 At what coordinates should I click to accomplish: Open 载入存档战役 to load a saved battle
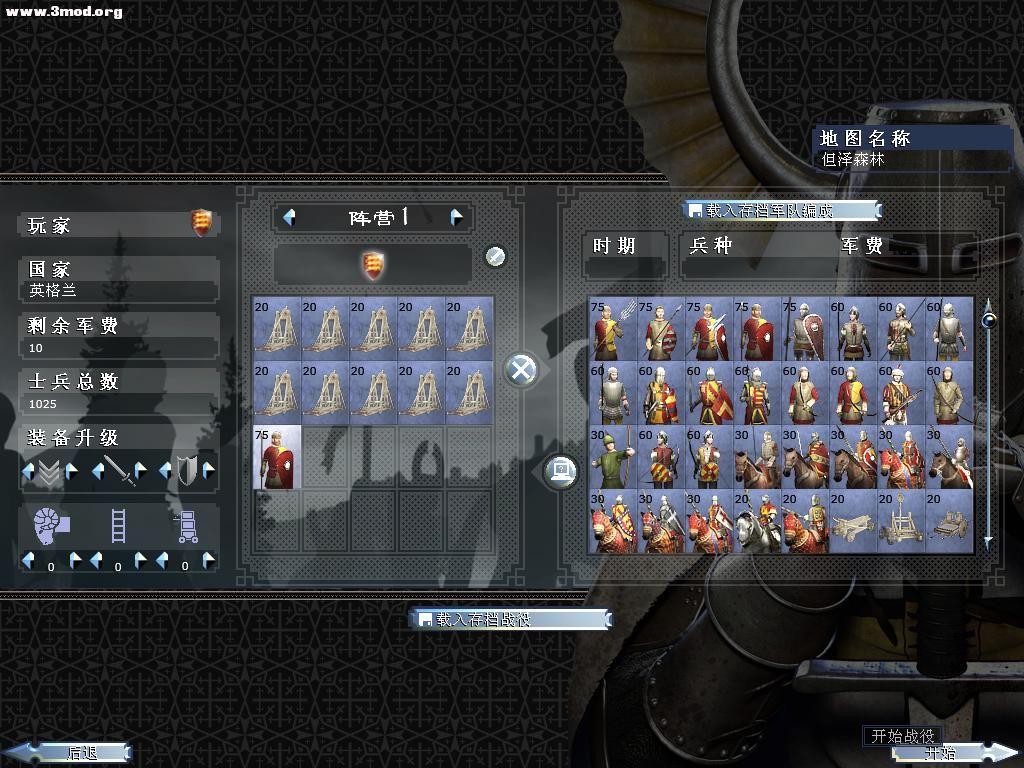[510, 620]
